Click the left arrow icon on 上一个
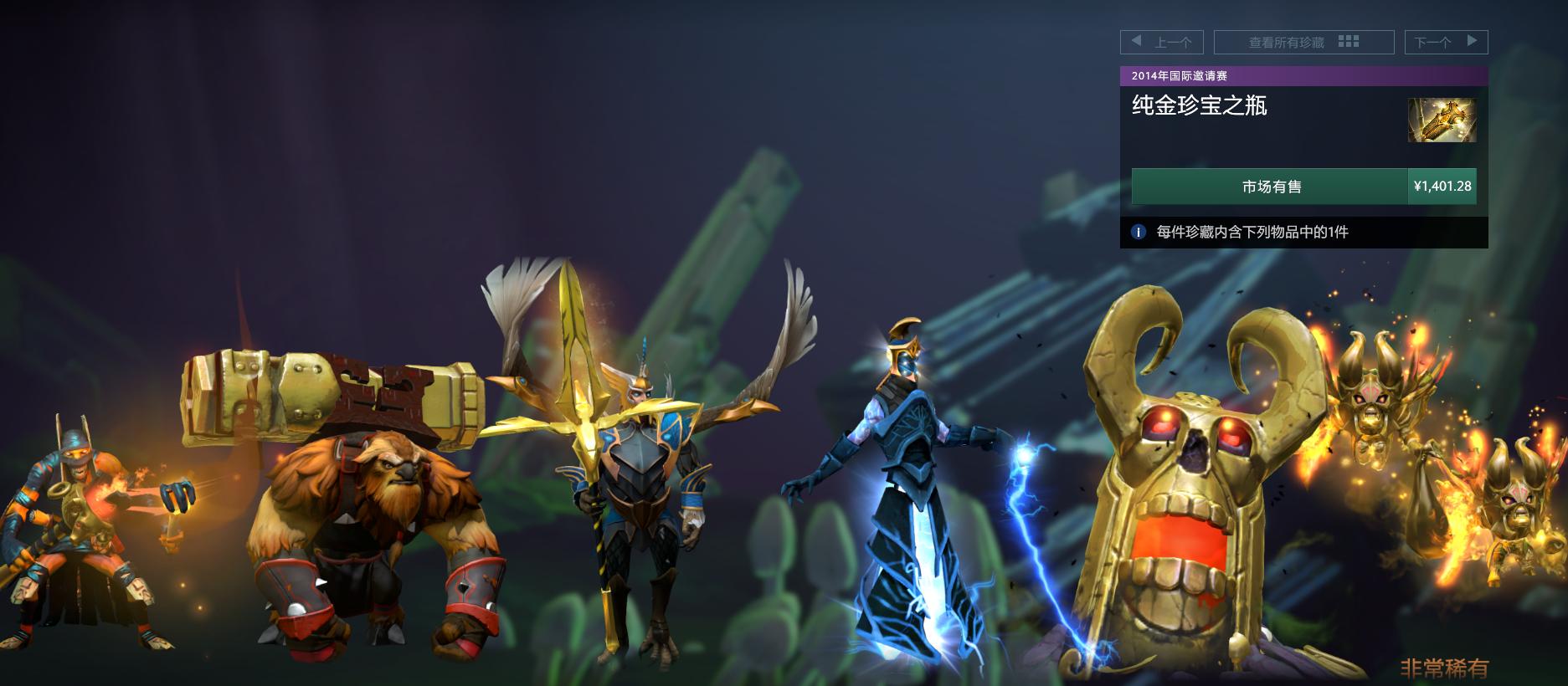 pos(1137,42)
